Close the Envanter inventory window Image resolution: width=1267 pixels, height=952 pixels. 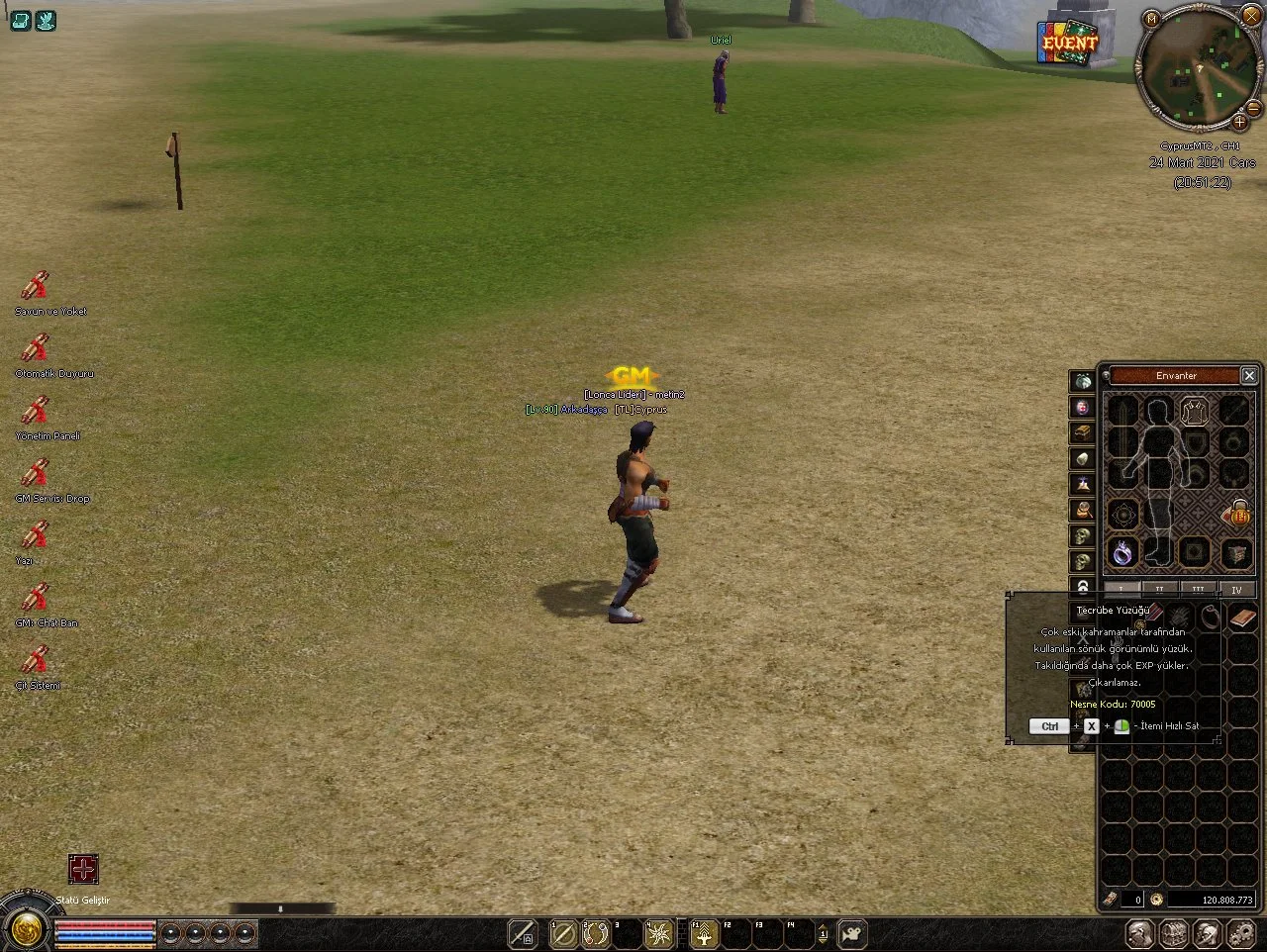pos(1249,375)
